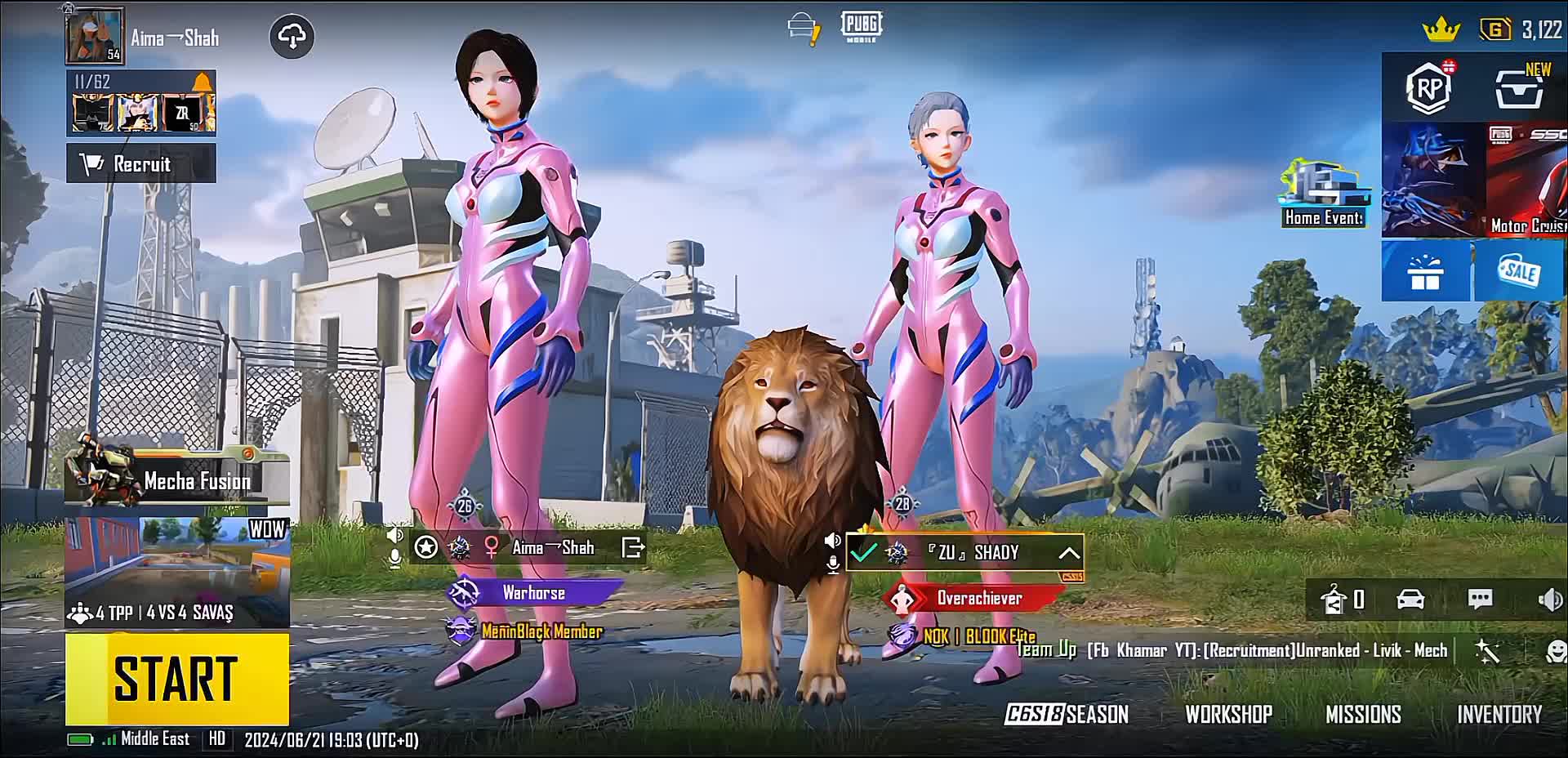
Task: Open the Motor Cruise event banner
Action: tap(1526, 181)
